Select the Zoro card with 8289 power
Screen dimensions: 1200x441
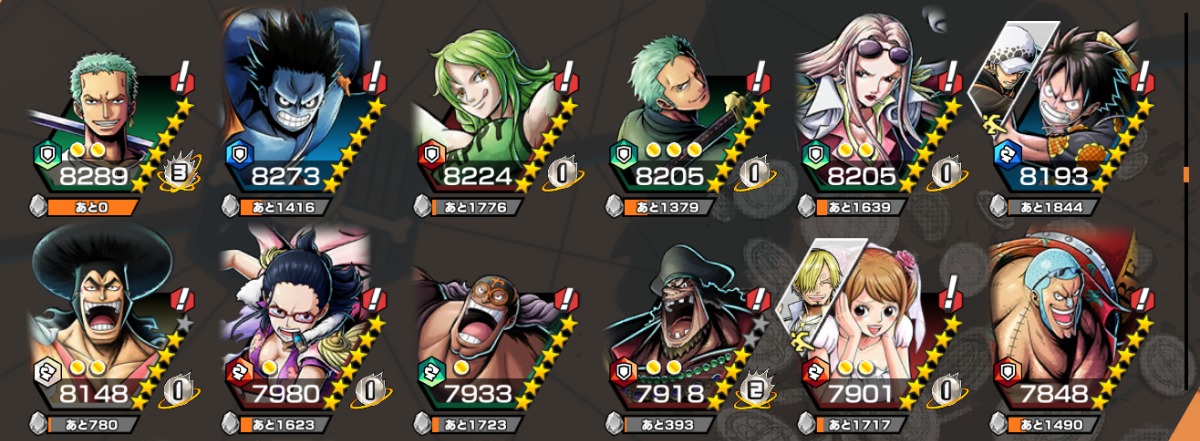110,110
